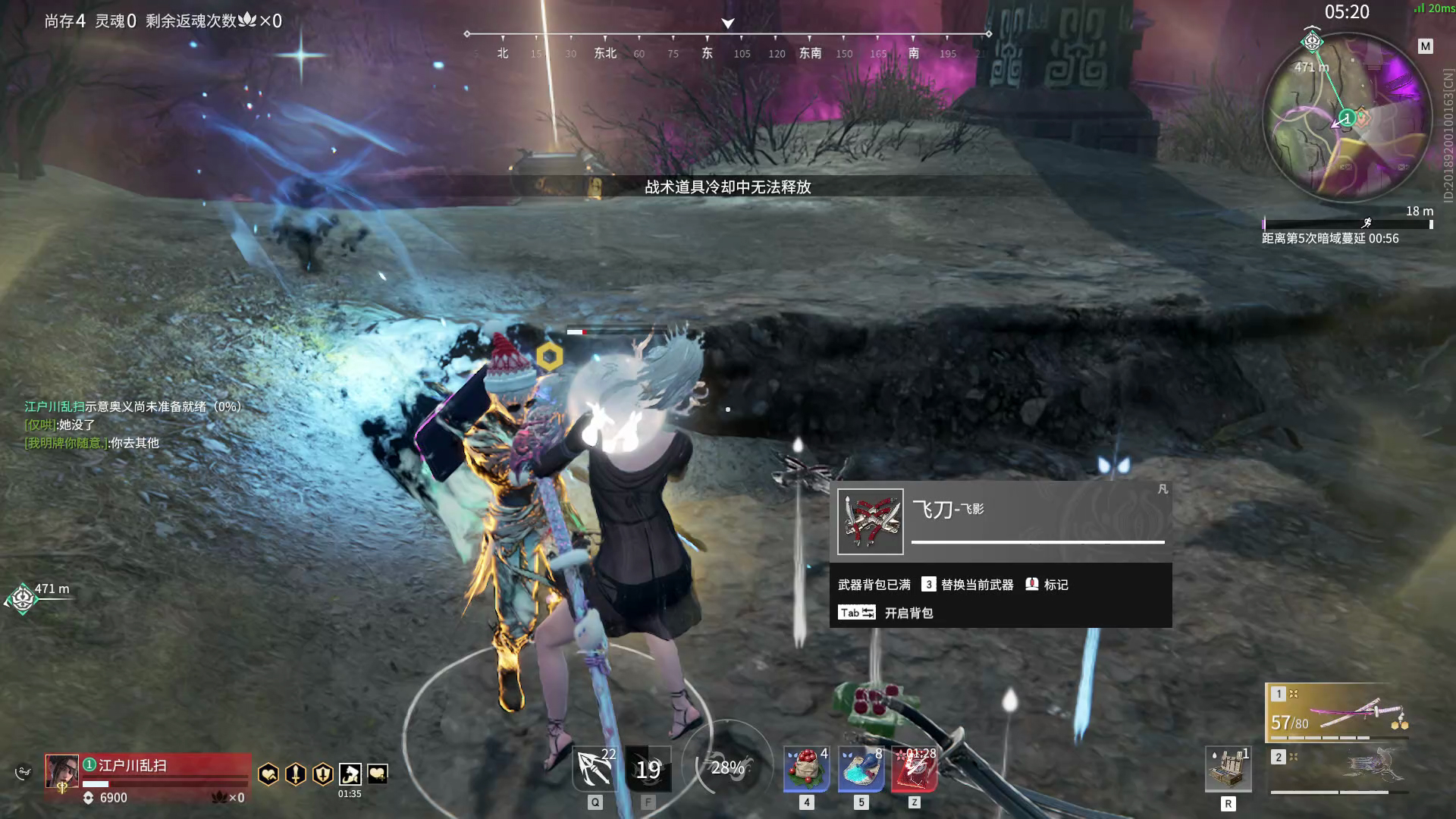Select the sword hexagon buff icon

pos(295,773)
